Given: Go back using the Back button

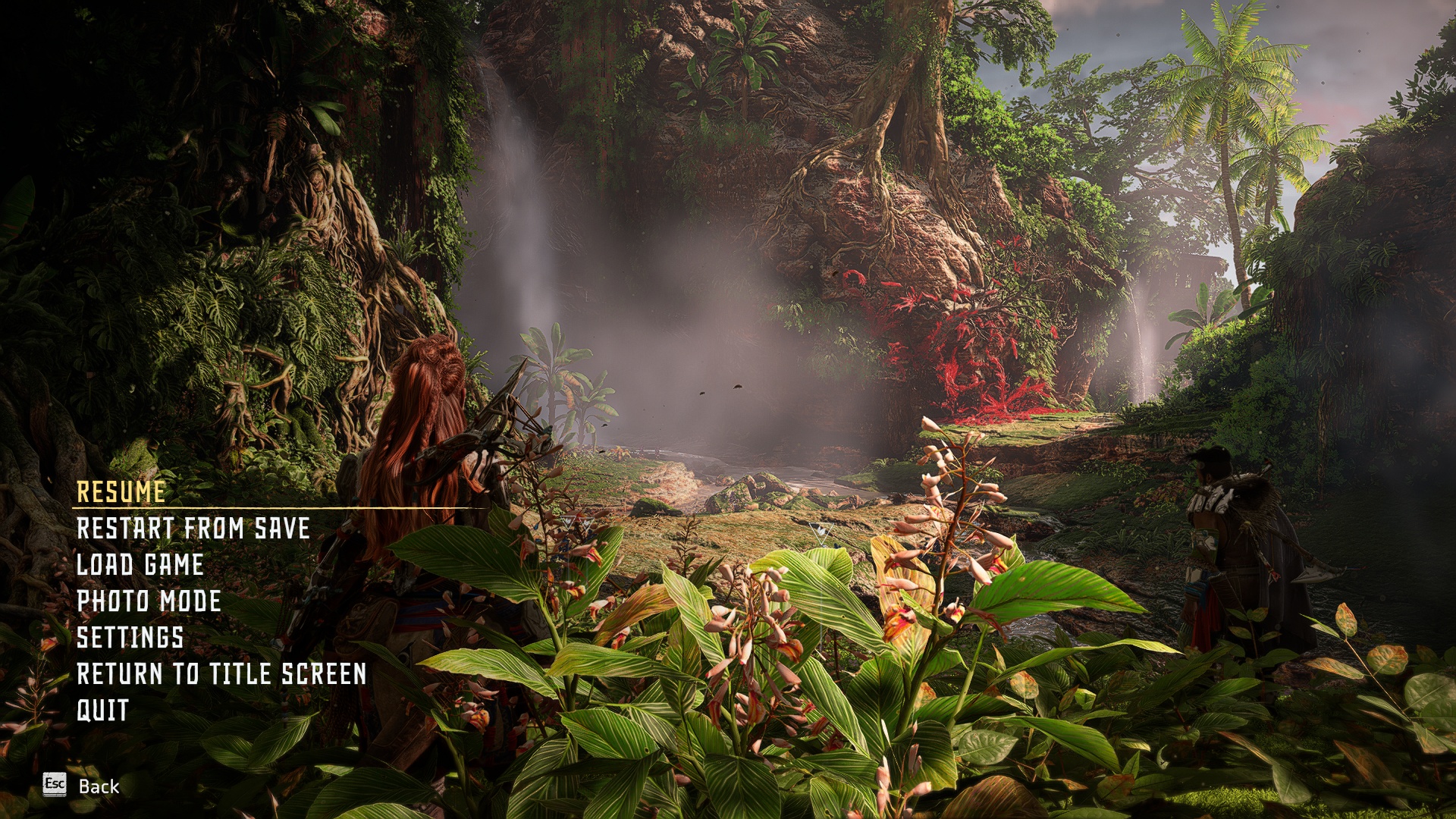Looking at the screenshot, I should [x=82, y=786].
